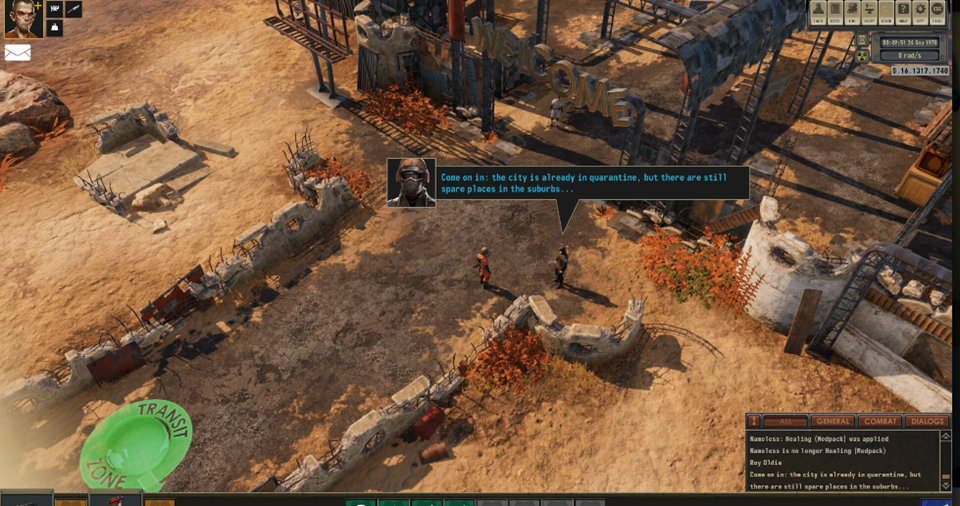The height and width of the screenshot is (506, 960).
Task: Show the Dialogs log tab
Action: (x=927, y=421)
